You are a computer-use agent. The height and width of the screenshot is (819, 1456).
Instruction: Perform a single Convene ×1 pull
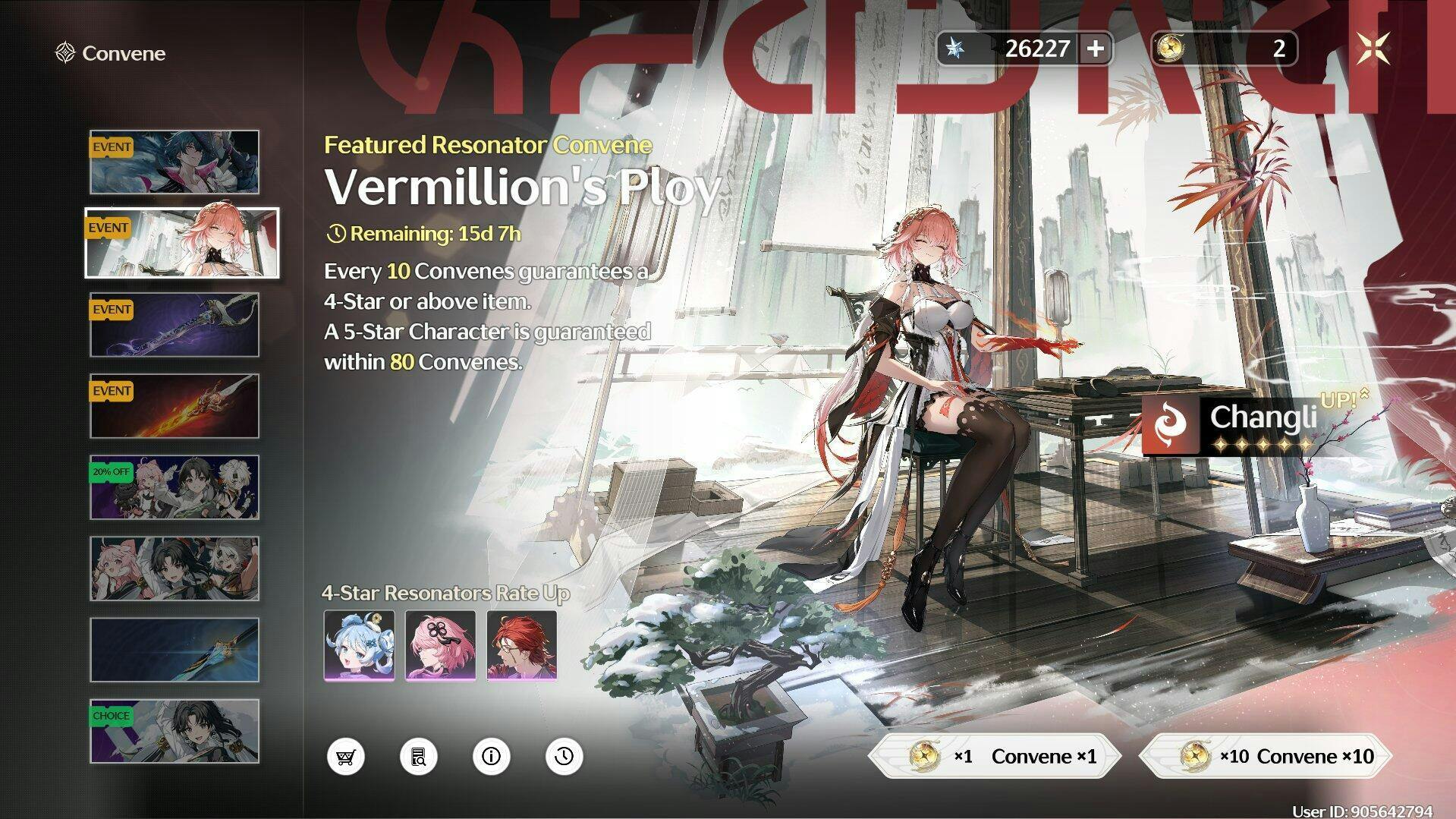[993, 756]
